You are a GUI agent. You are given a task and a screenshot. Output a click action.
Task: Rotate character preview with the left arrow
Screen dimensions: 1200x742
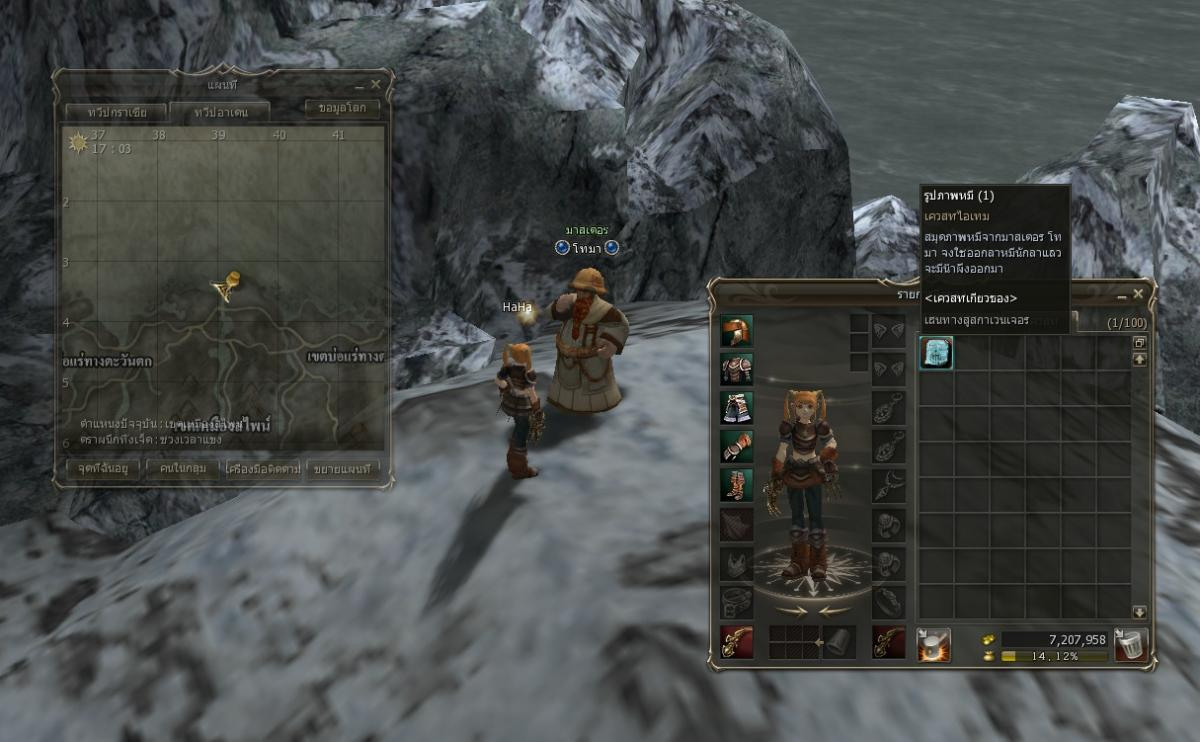pyautogui.click(x=788, y=610)
